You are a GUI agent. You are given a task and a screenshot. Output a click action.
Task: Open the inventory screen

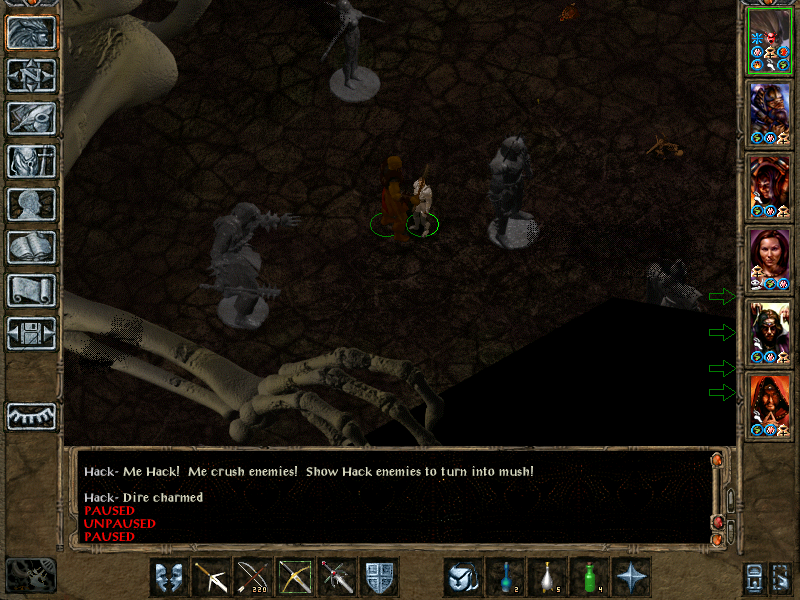31,161
